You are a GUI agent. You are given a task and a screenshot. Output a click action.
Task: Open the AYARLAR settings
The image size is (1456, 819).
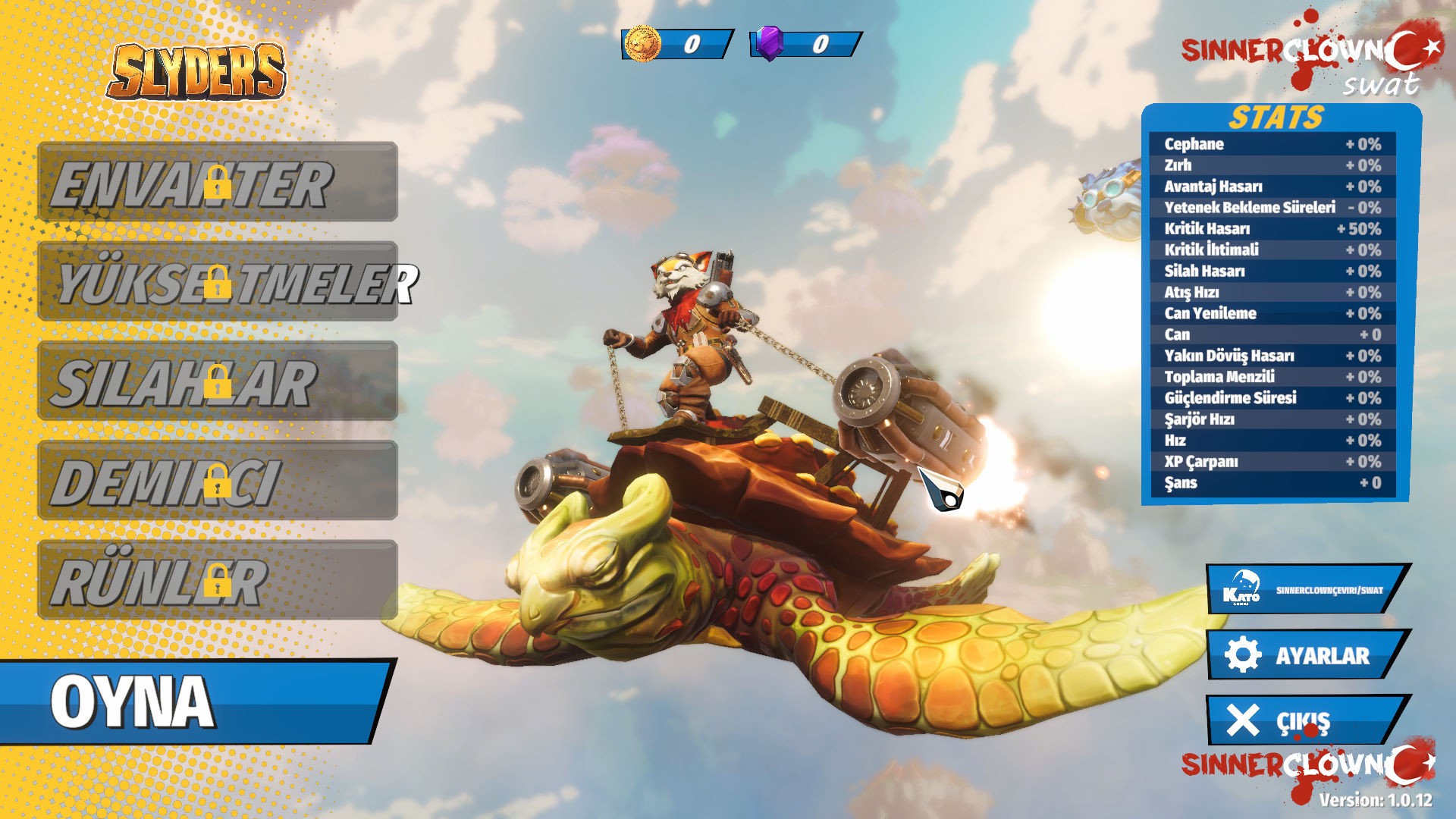[x=1306, y=654]
